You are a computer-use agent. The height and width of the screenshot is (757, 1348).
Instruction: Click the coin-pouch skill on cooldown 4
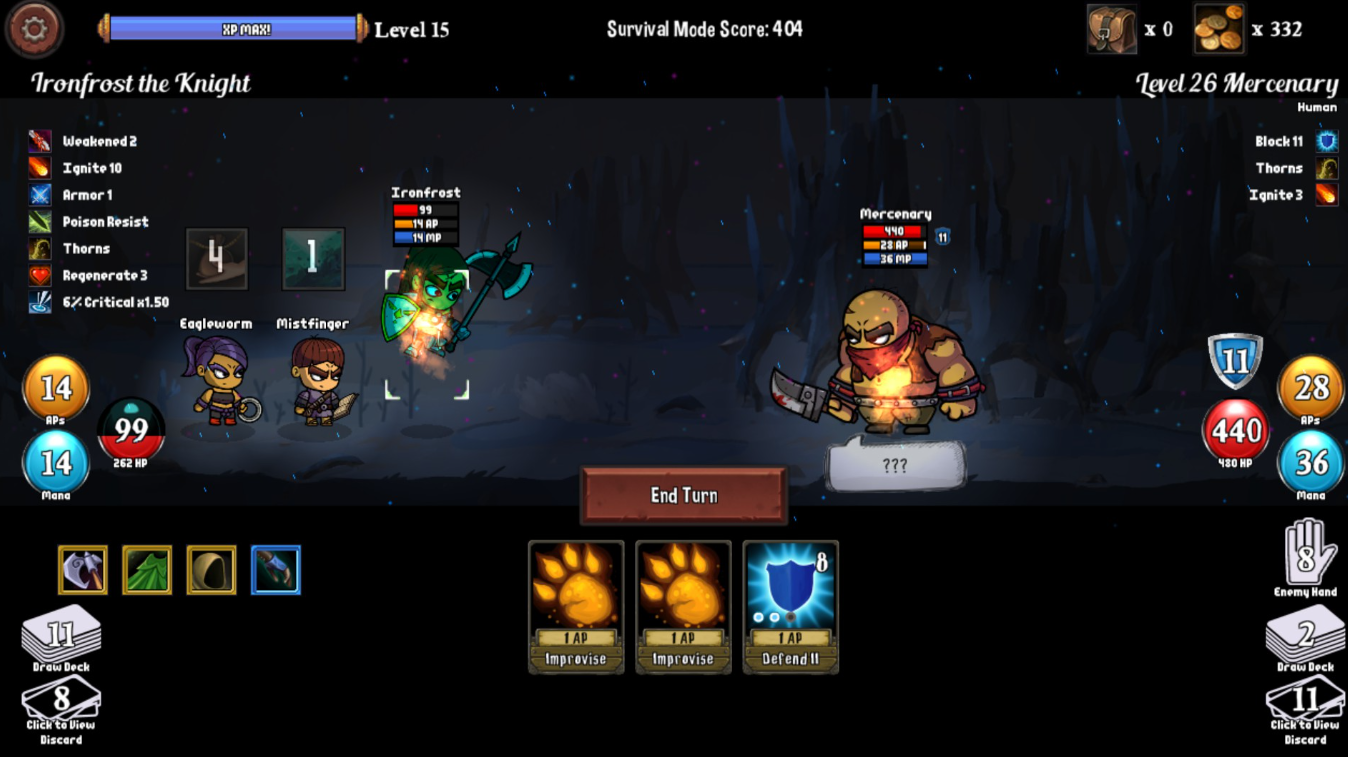point(216,259)
